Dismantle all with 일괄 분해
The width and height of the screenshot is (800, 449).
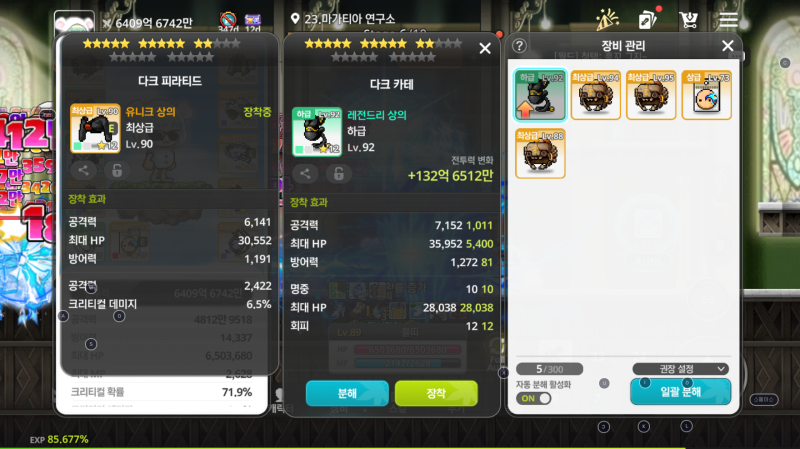[681, 392]
